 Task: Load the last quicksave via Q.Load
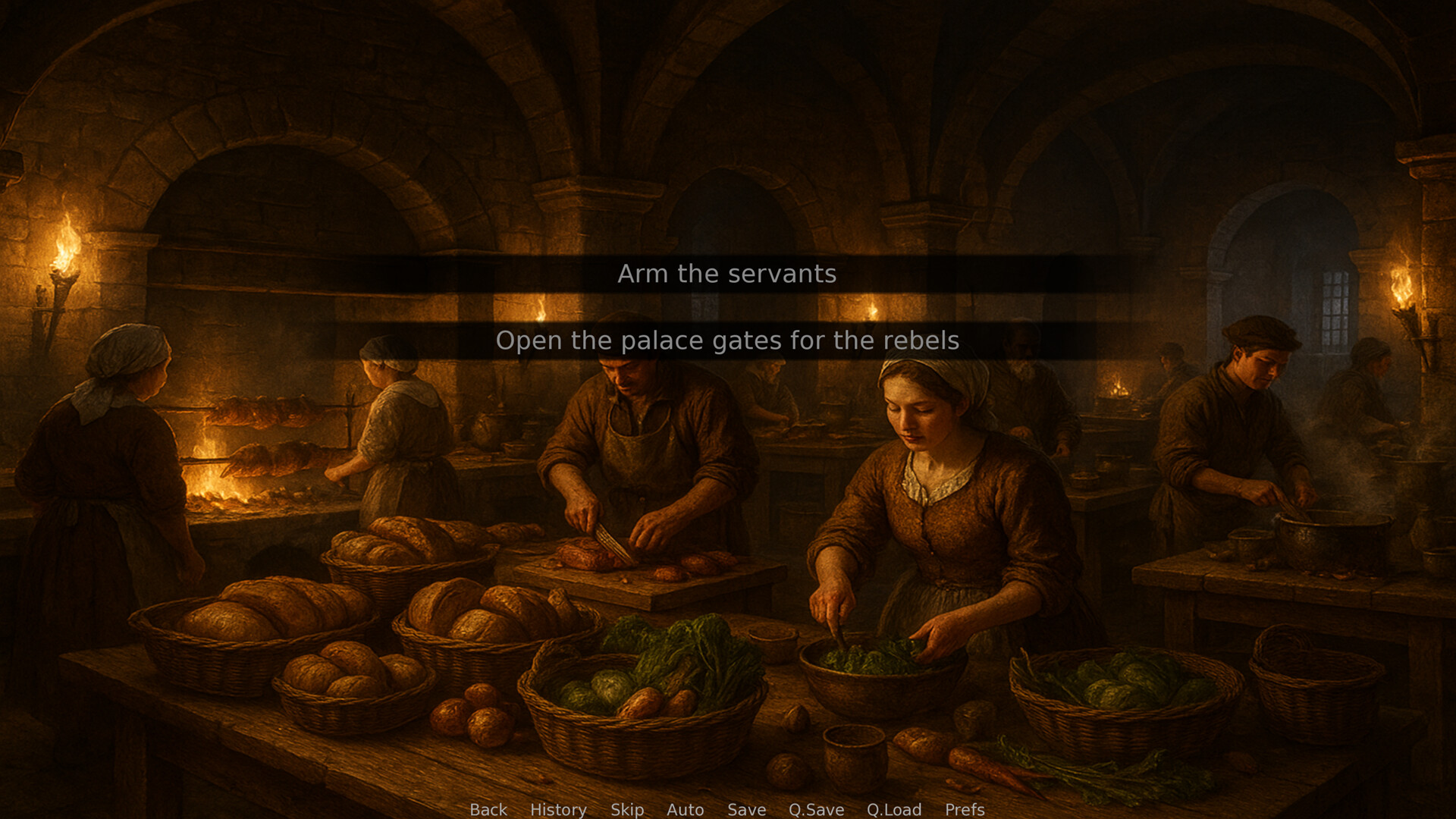(894, 810)
